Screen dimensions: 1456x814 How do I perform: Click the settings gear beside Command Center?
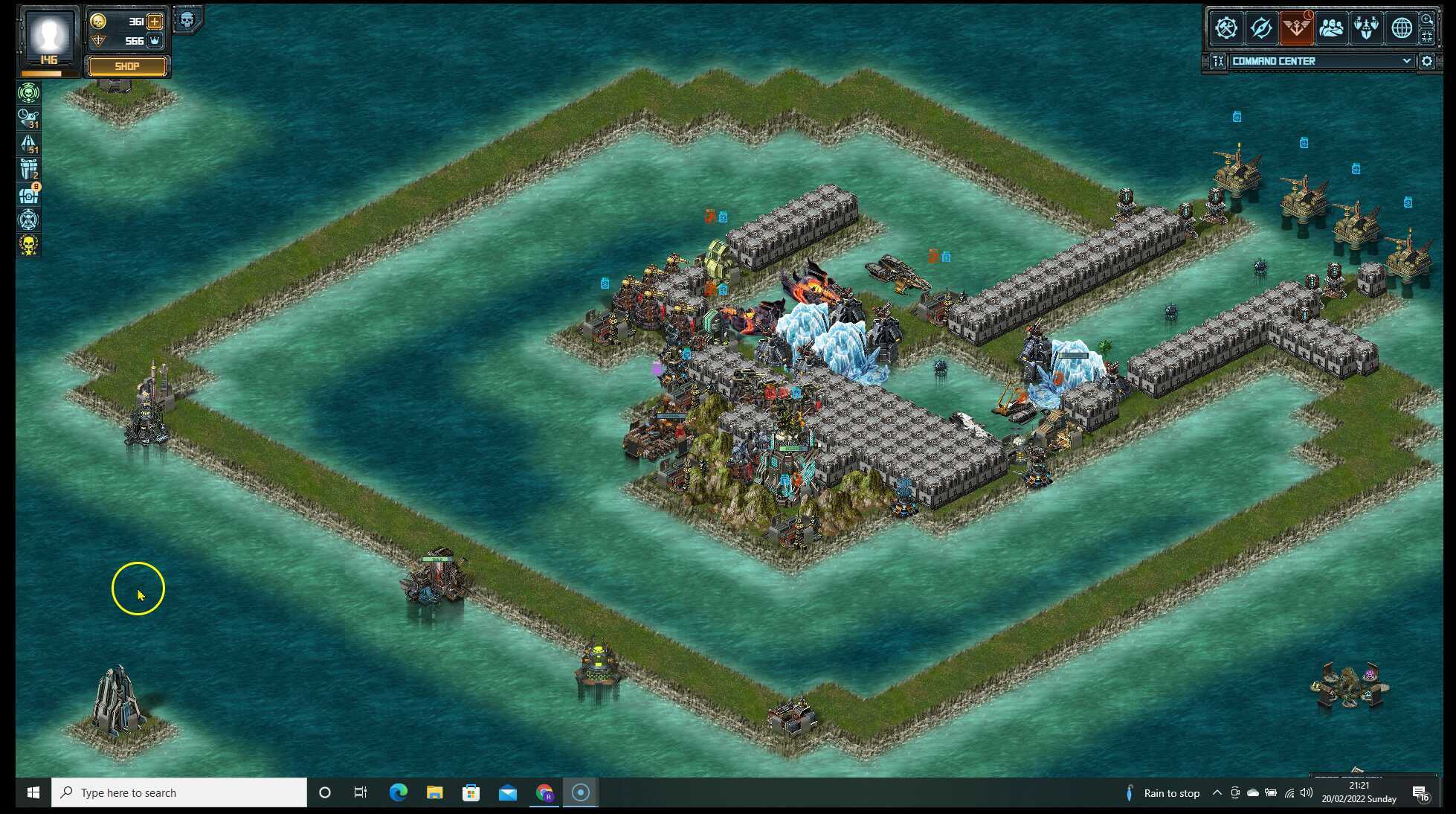click(1427, 61)
